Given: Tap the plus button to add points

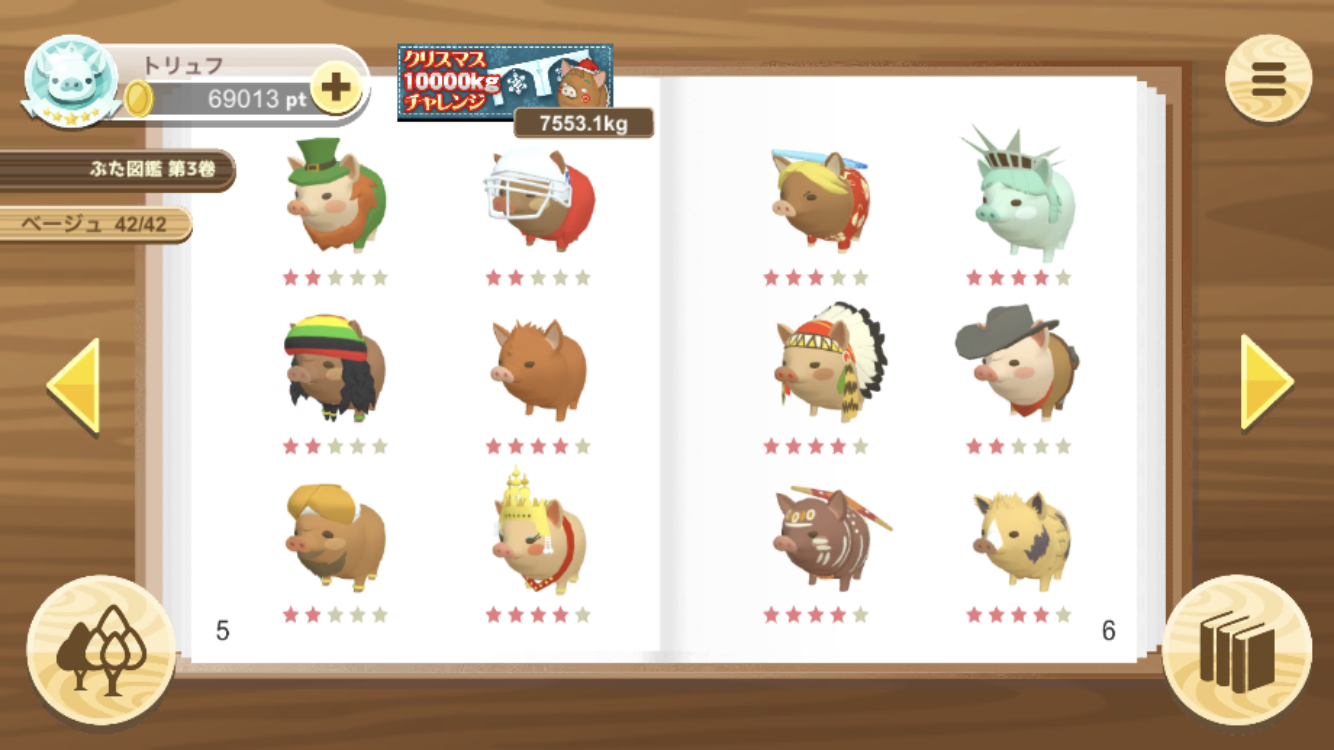Looking at the screenshot, I should [x=335, y=88].
